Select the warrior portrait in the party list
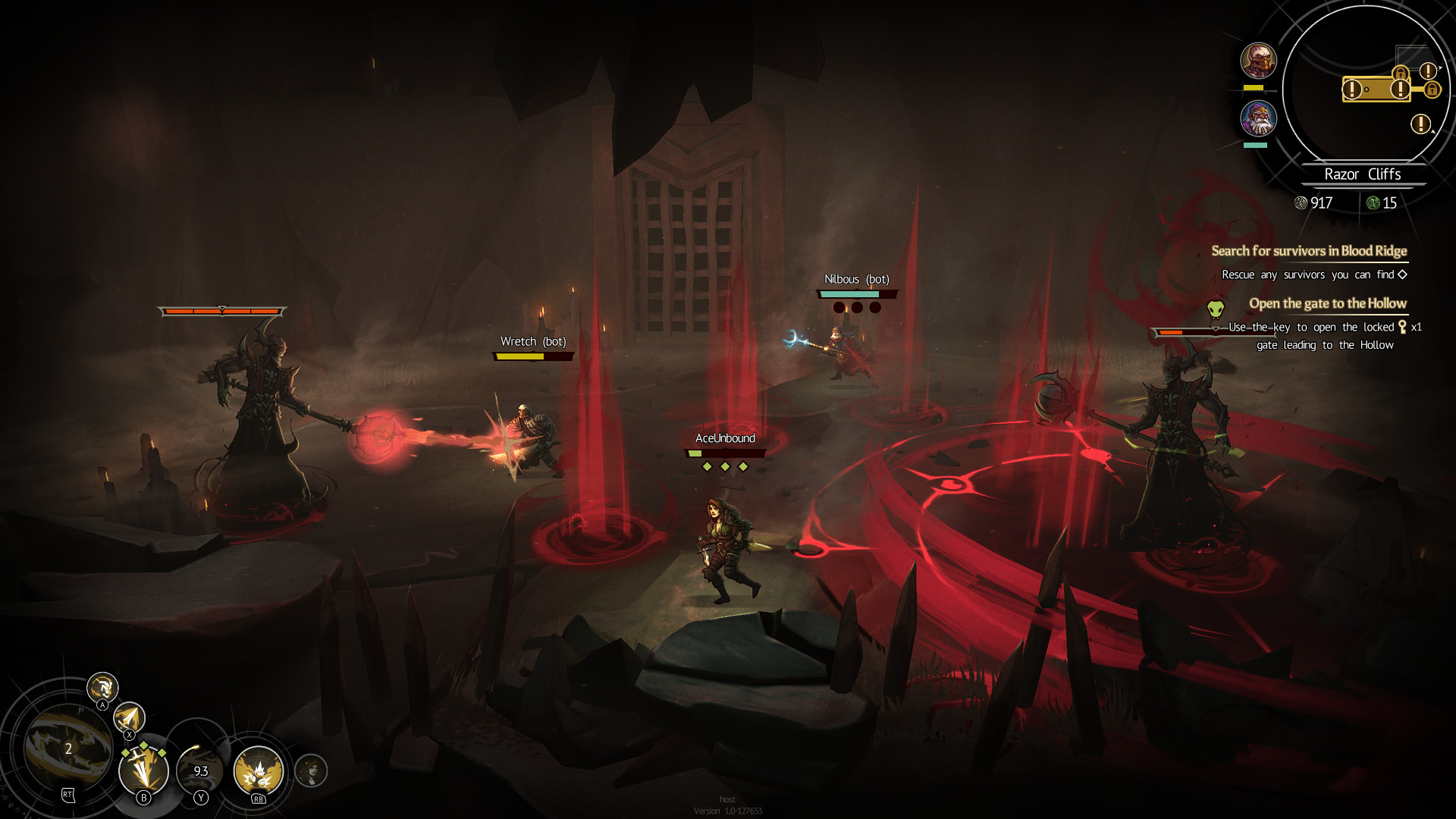 [x=1257, y=60]
